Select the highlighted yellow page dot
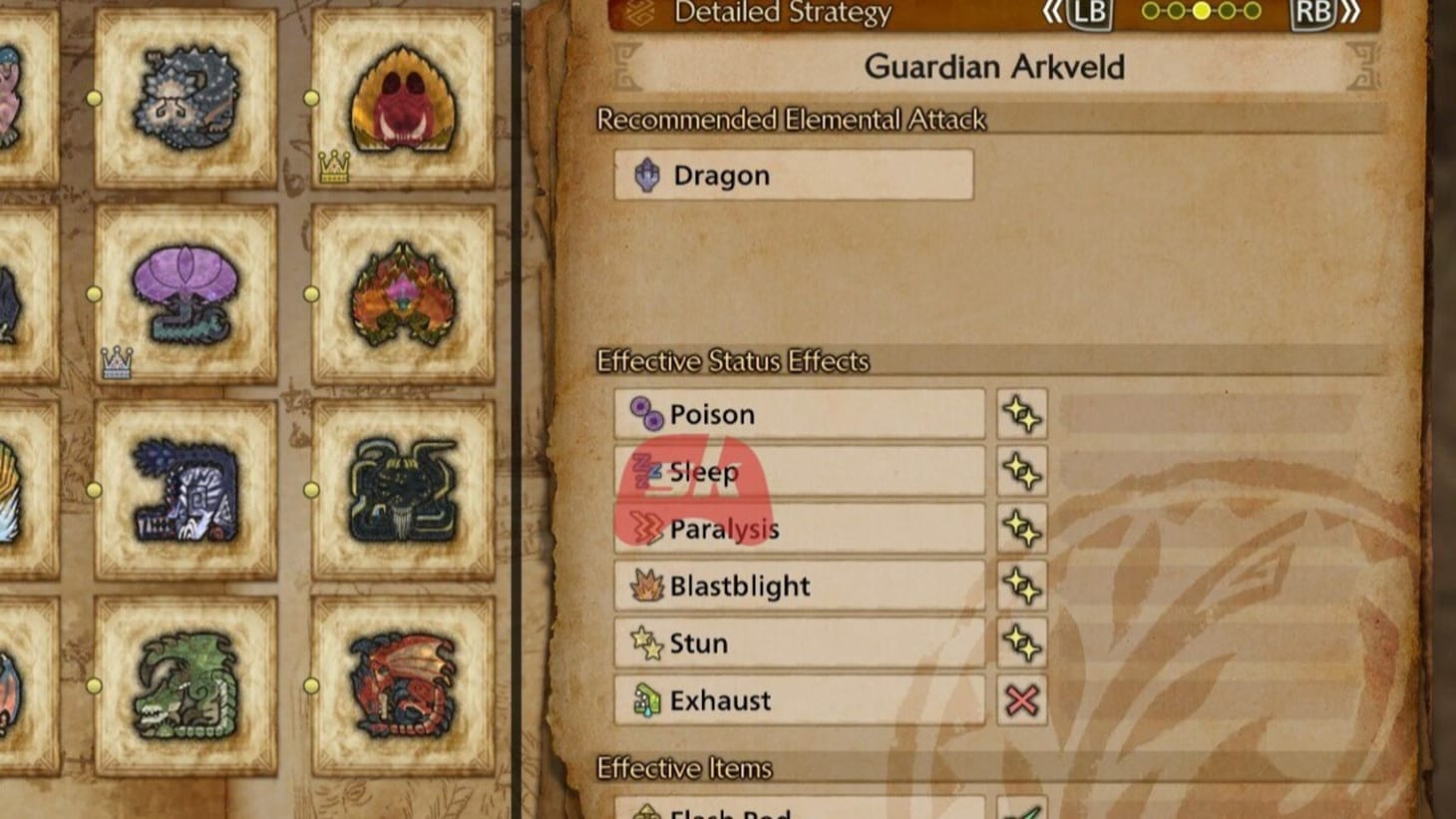 [x=1204, y=13]
